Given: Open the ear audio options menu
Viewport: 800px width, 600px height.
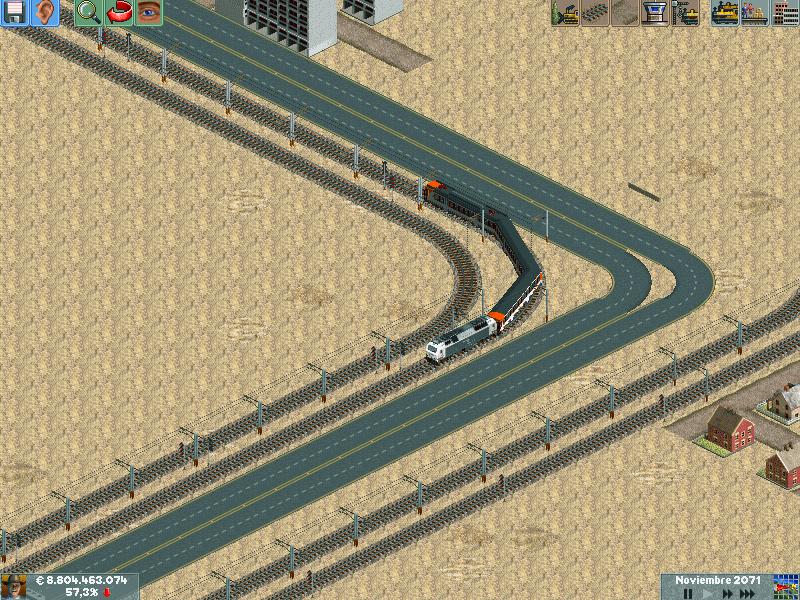Looking at the screenshot, I should (45, 13).
